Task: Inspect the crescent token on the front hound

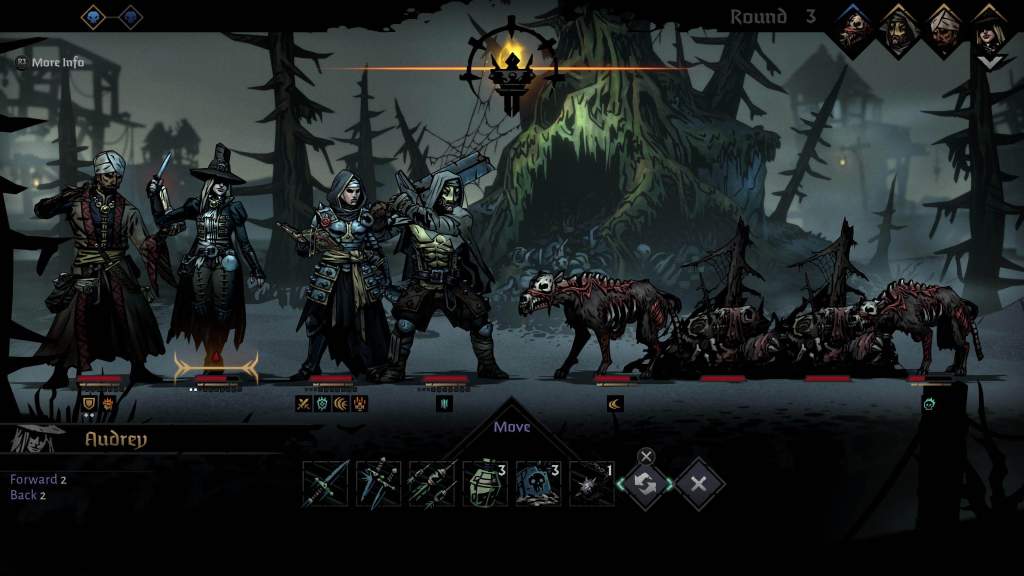Action: coord(615,404)
